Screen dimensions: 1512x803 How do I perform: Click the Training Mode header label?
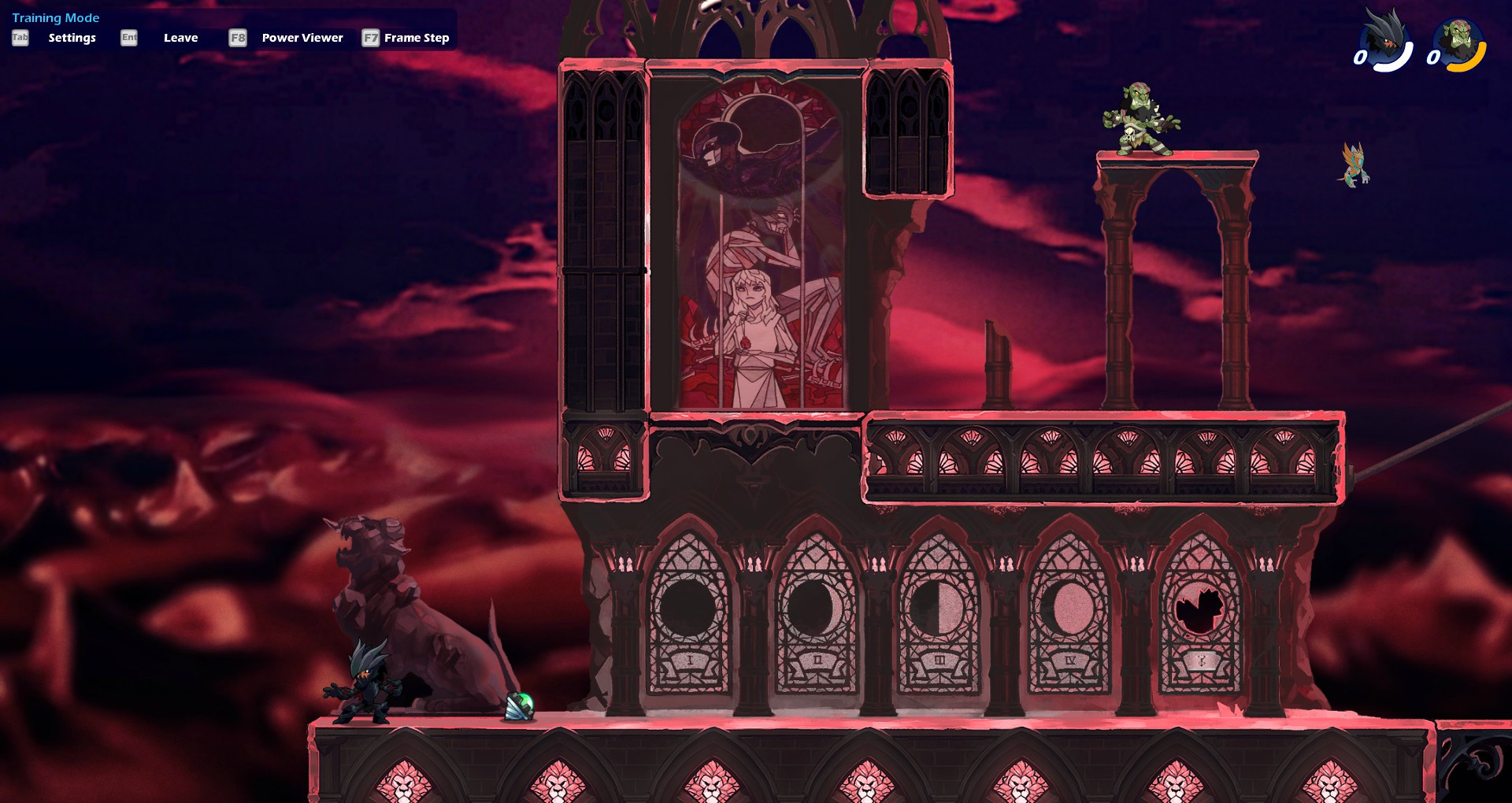(x=56, y=17)
